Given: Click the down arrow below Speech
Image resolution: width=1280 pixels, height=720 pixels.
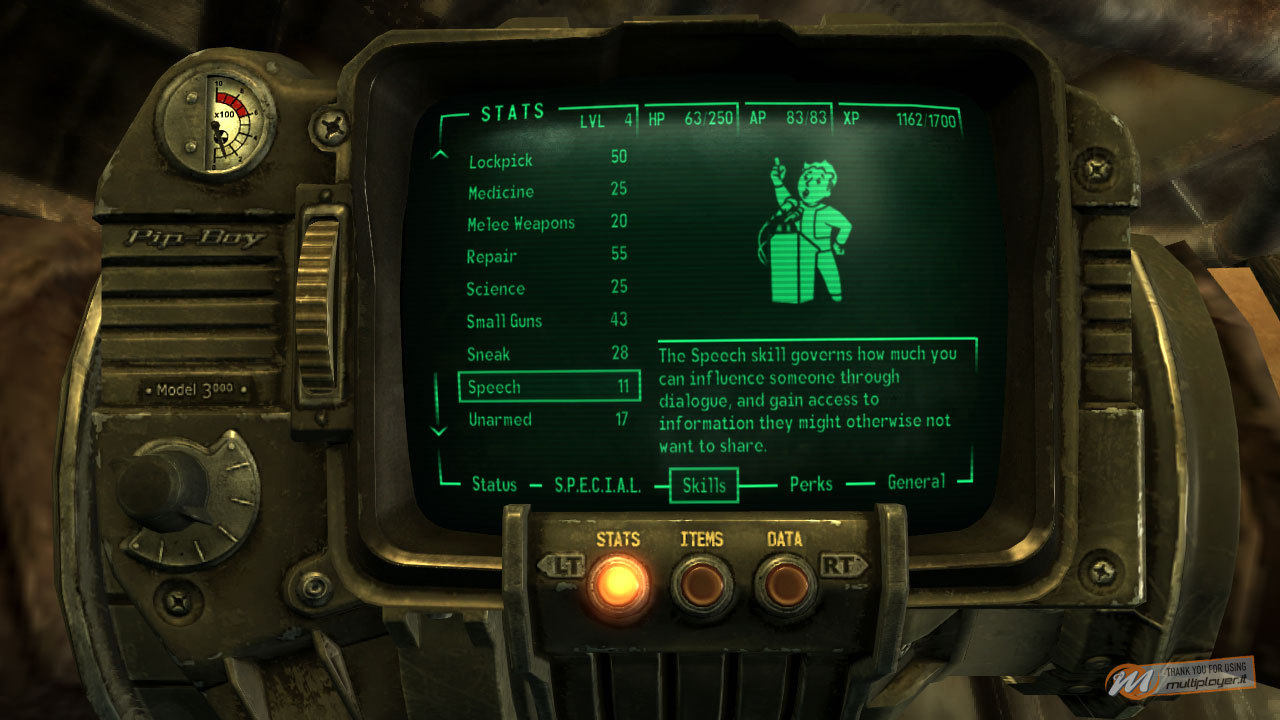Looking at the screenshot, I should point(439,432).
